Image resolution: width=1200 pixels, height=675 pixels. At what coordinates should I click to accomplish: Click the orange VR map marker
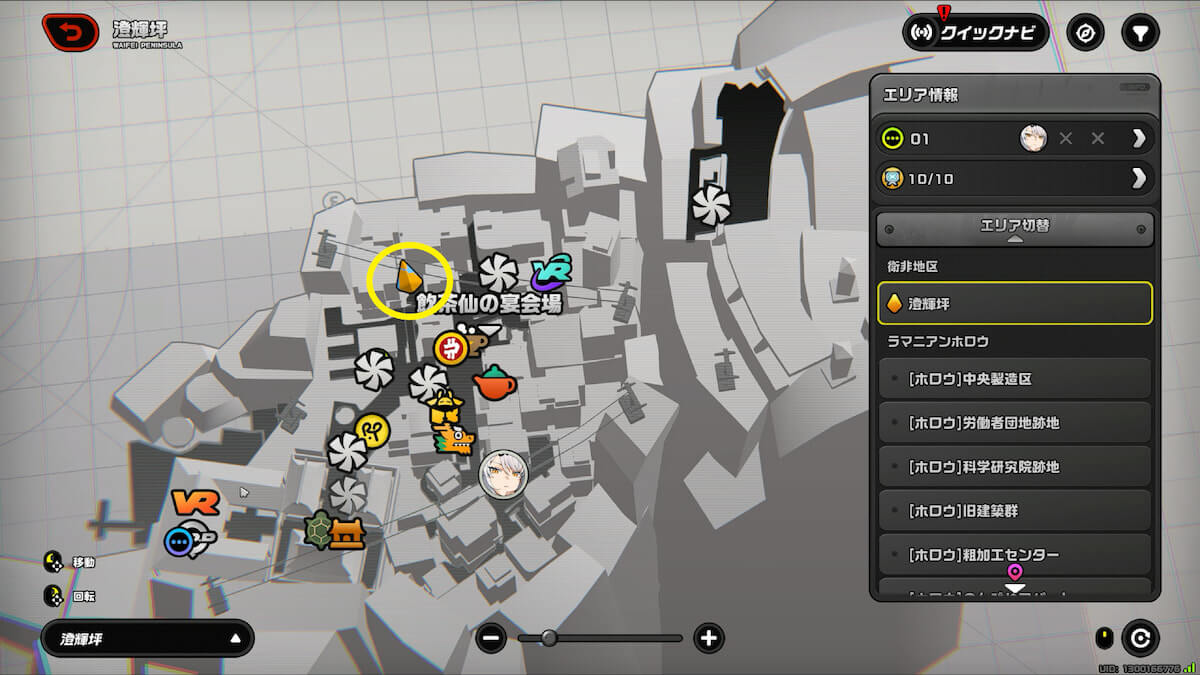[194, 503]
